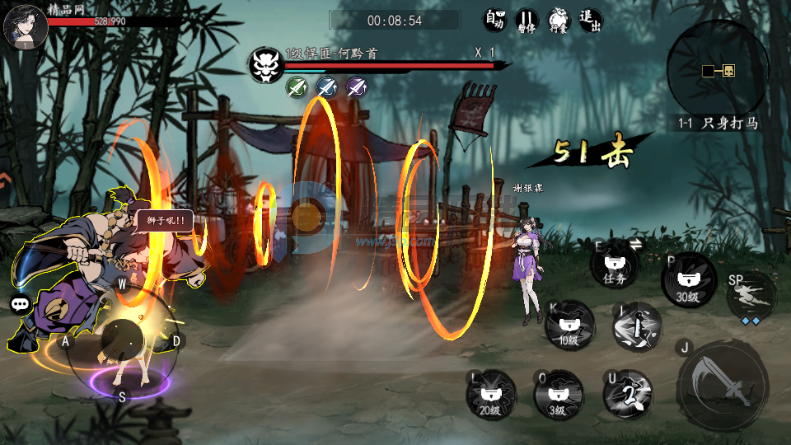Click the boss demon mask icon

pyautogui.click(x=265, y=63)
